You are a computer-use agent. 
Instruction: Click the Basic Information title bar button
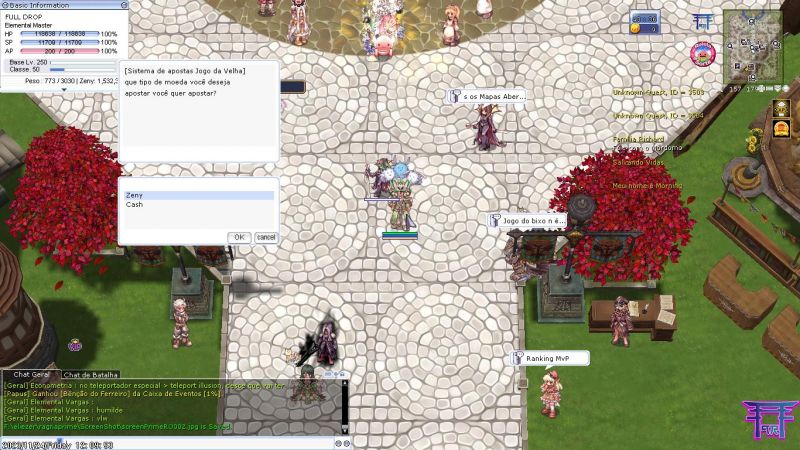(x=5, y=5)
